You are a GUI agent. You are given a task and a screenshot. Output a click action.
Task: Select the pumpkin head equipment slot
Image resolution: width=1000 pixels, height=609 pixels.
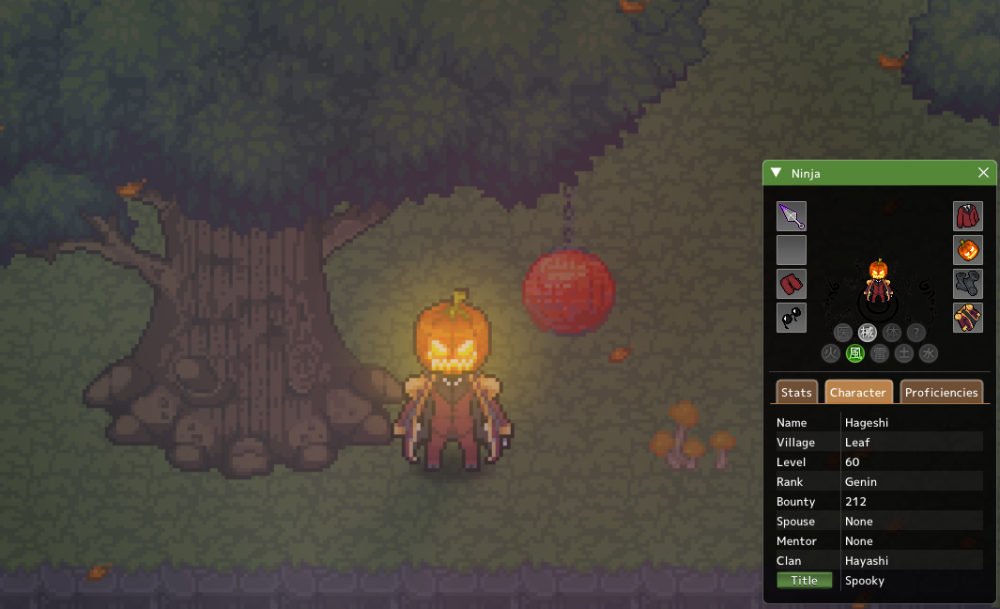(967, 250)
